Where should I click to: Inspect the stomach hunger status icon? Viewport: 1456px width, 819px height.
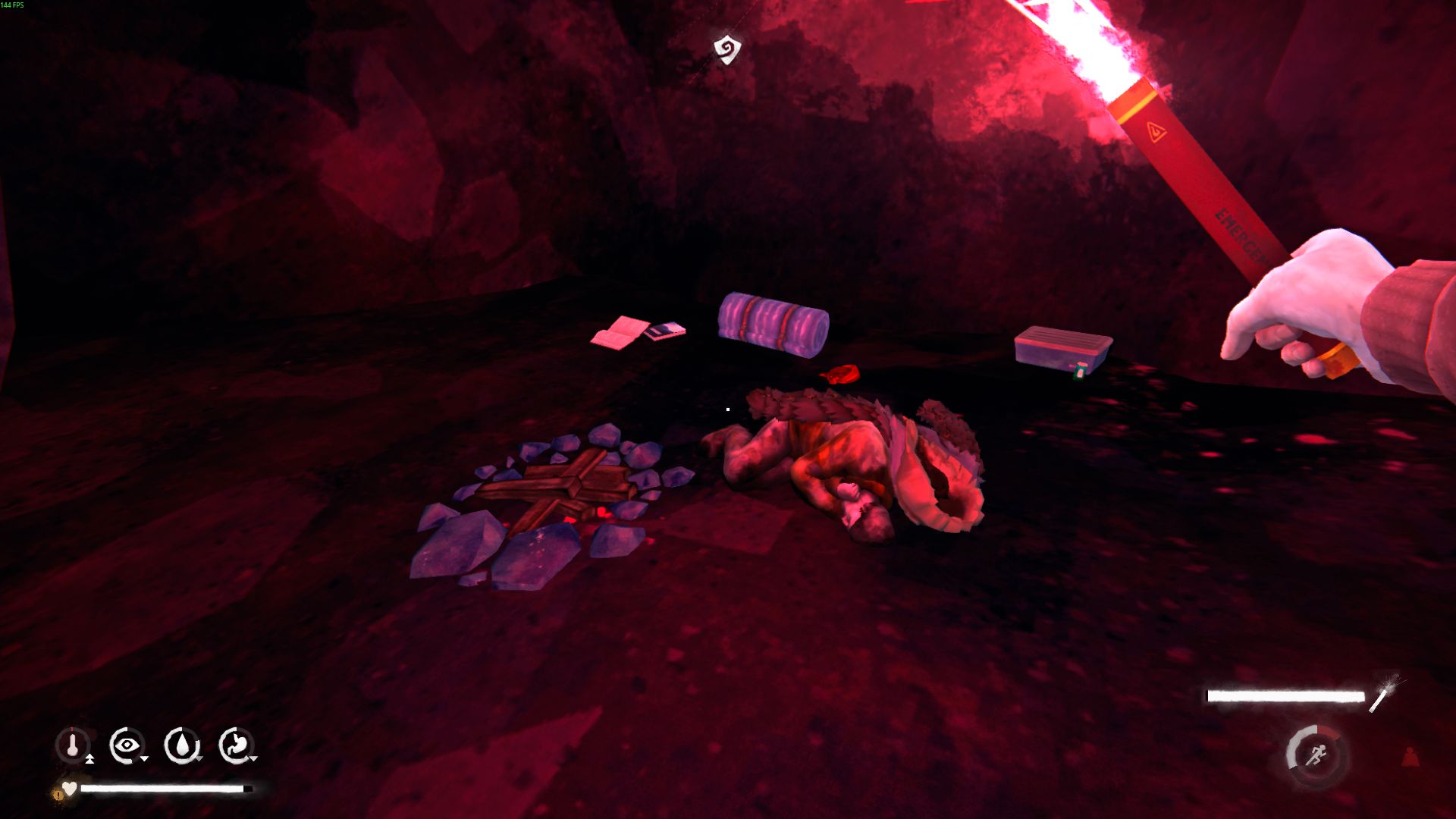click(236, 745)
